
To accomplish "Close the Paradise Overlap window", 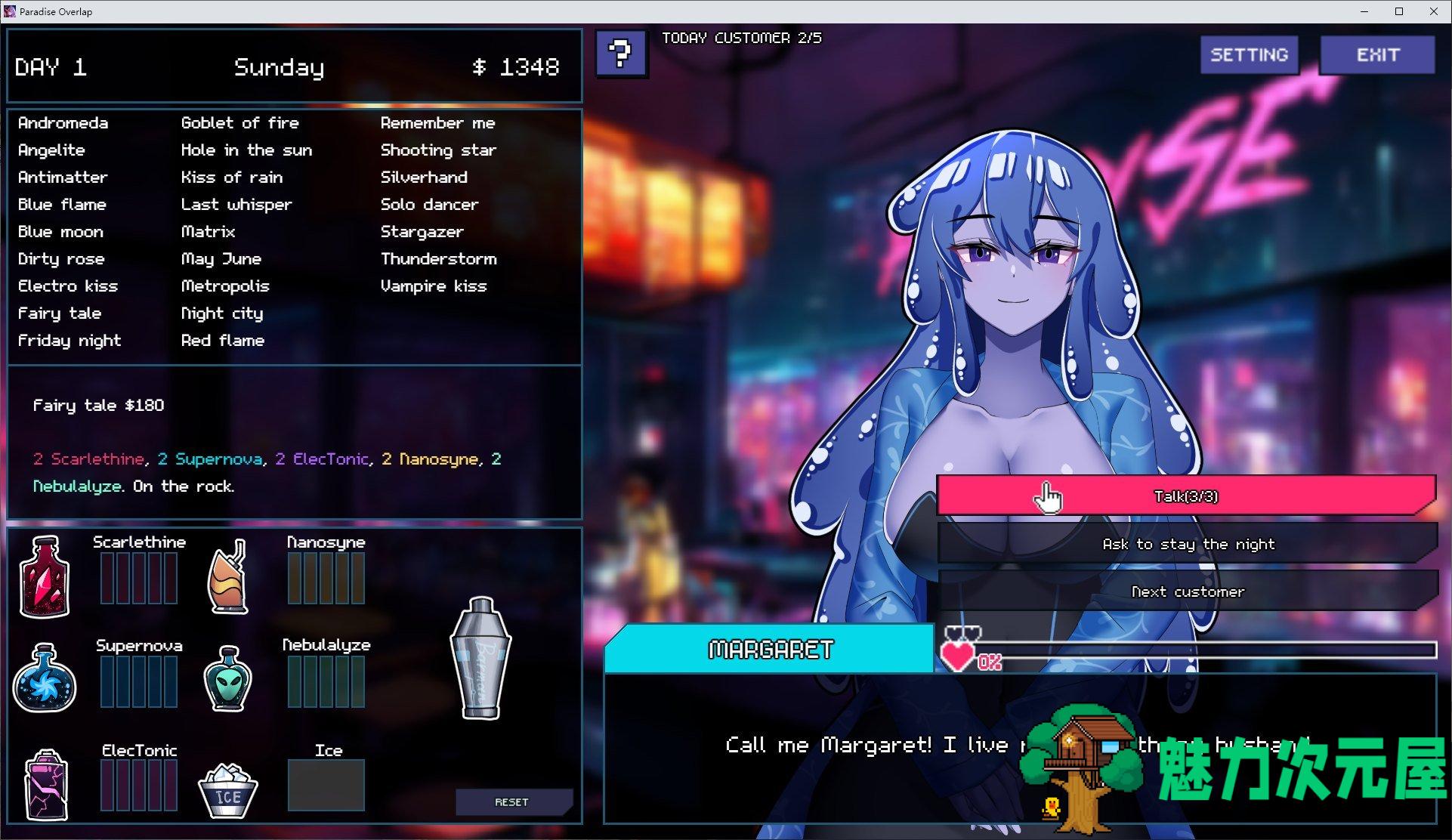I will 1433,11.
